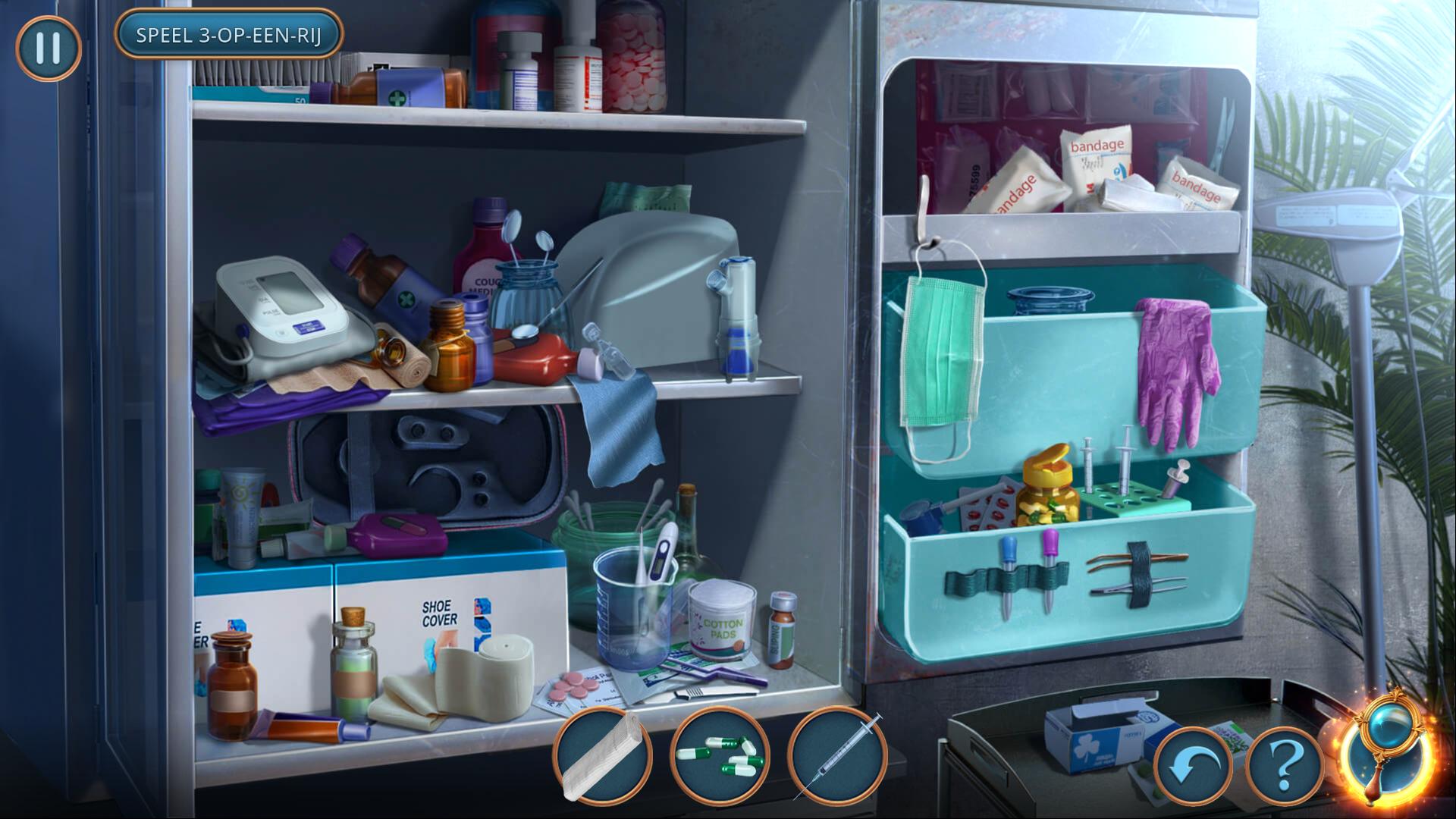1456x819 pixels.
Task: Select the green capsules target item
Action: point(719,756)
